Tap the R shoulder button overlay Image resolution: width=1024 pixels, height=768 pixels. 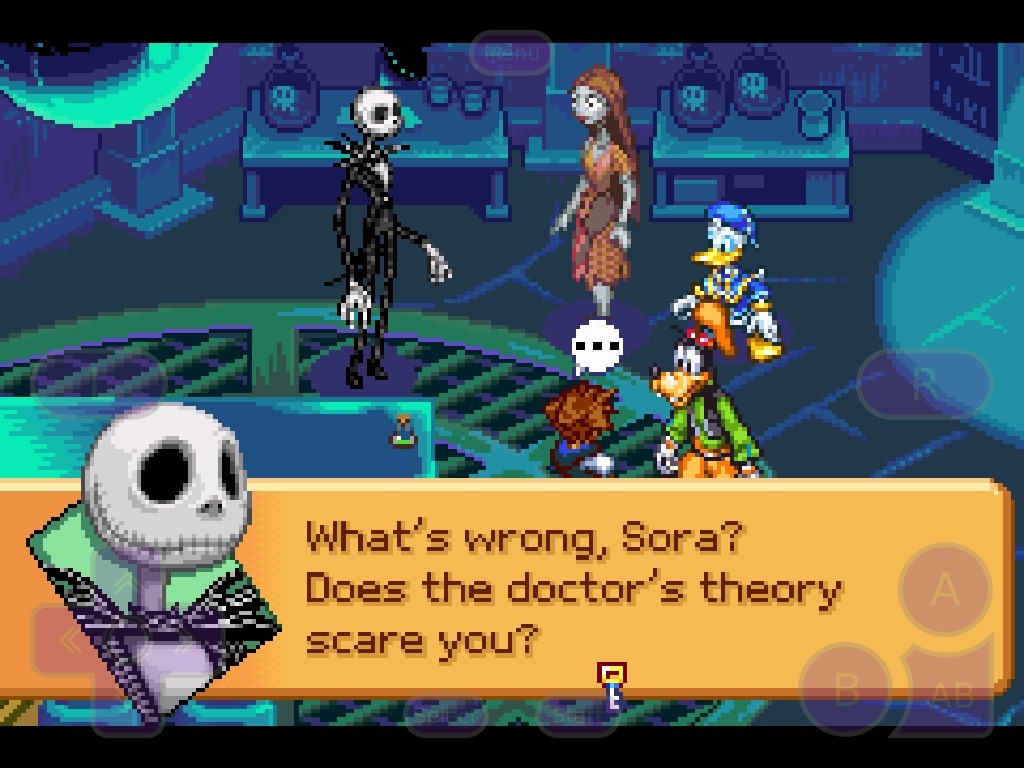point(924,382)
